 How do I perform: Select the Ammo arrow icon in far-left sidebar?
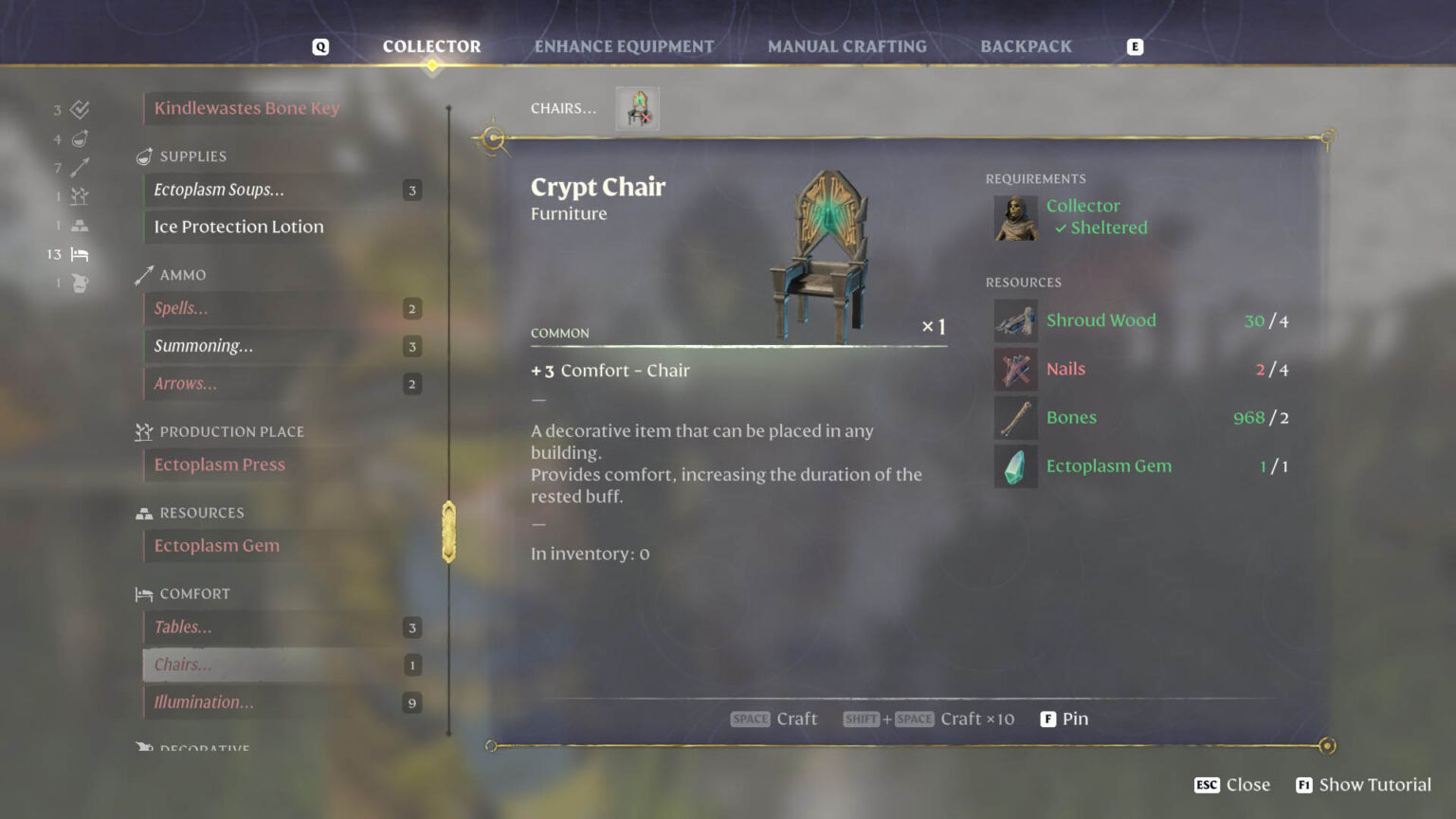(80, 167)
